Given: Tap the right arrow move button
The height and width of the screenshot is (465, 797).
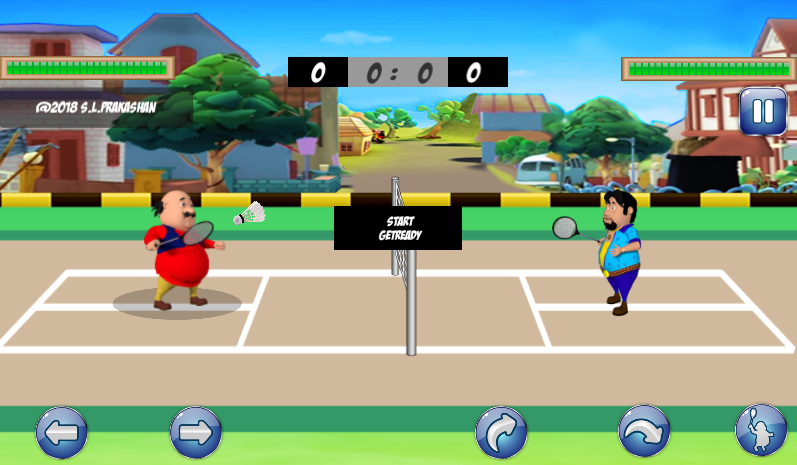Looking at the screenshot, I should pyautogui.click(x=196, y=433).
